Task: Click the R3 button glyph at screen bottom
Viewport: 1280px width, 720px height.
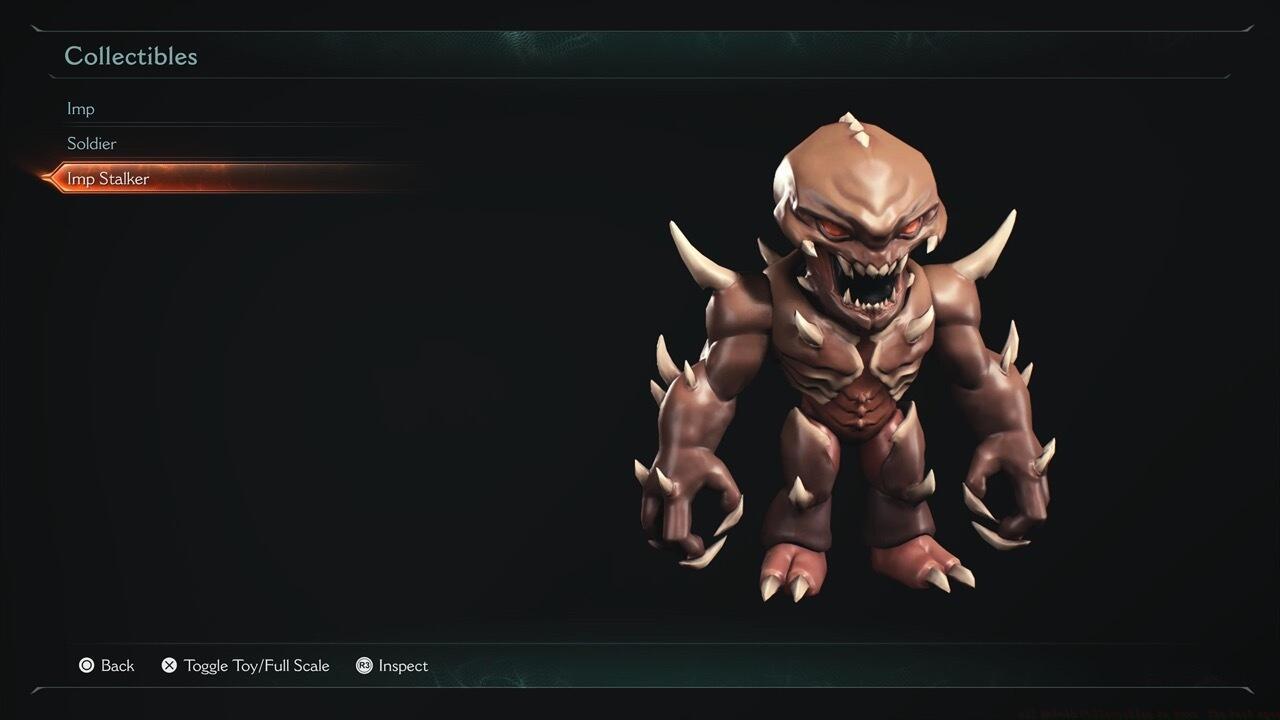Action: point(363,665)
